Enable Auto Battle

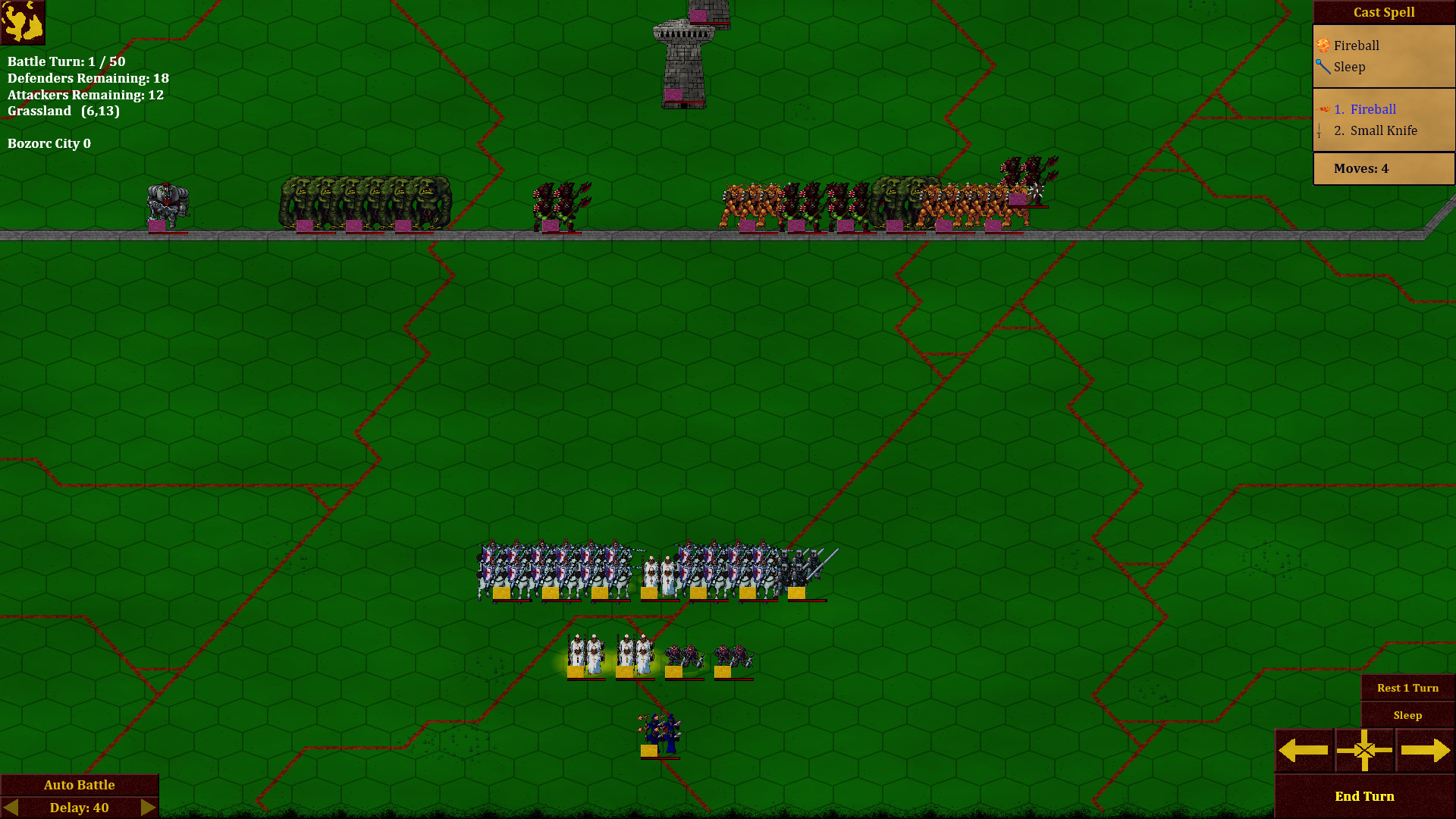click(x=80, y=784)
